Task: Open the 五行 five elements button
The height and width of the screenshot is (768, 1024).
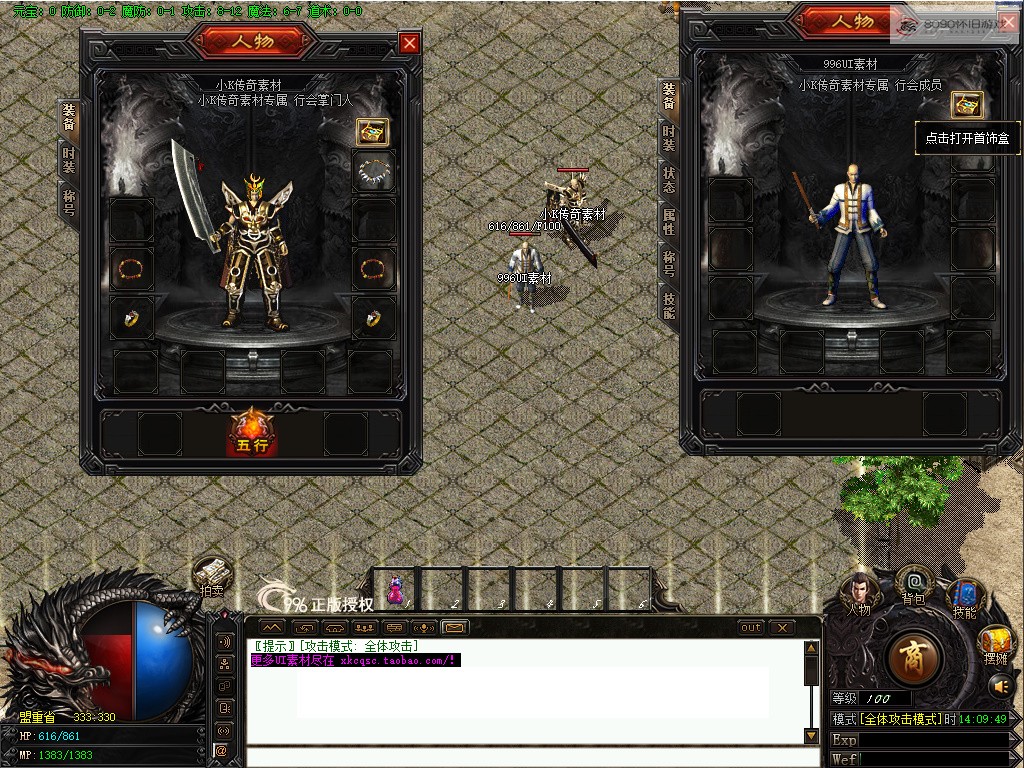Action: 252,432
